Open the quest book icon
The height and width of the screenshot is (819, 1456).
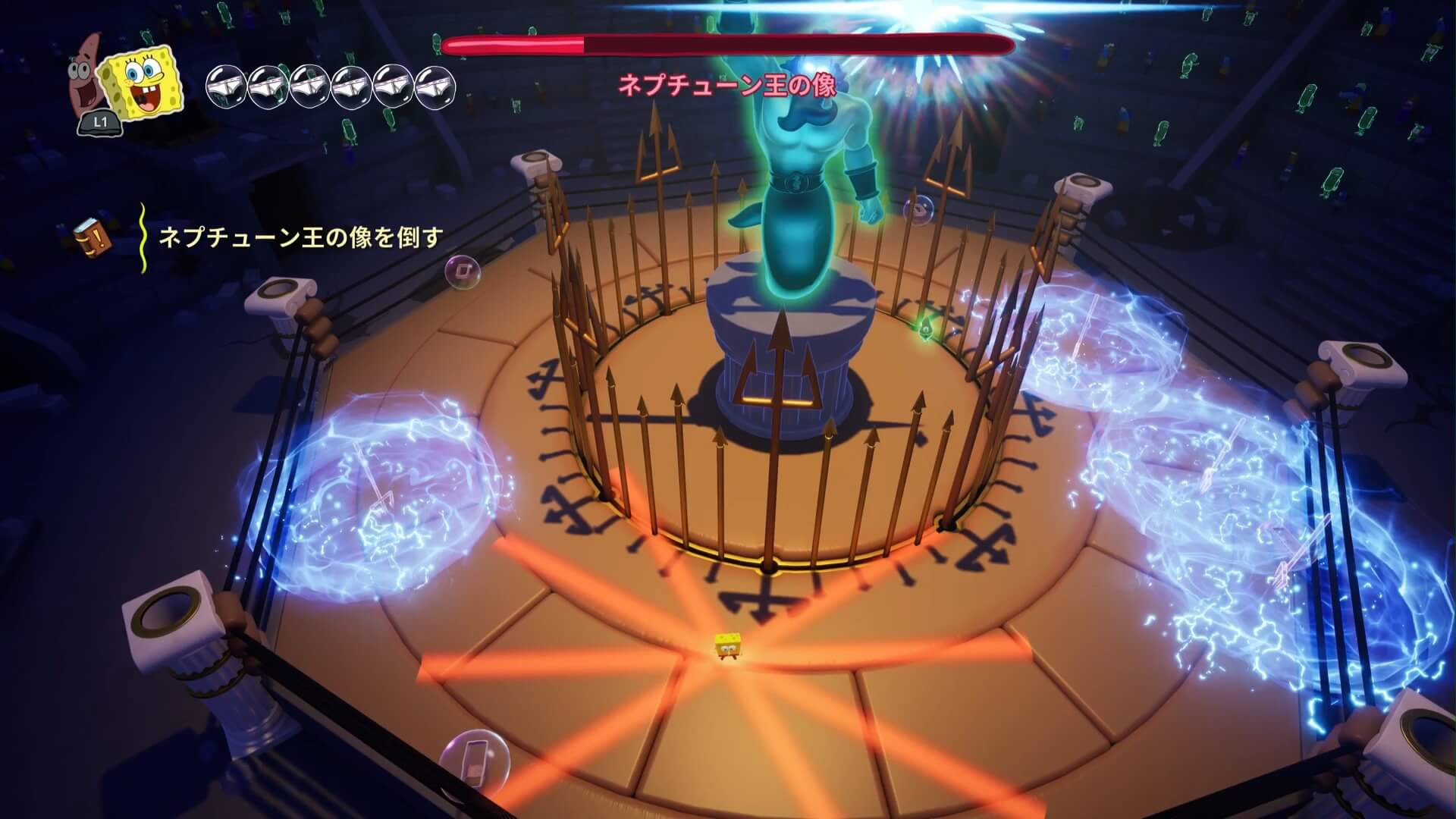[x=93, y=237]
